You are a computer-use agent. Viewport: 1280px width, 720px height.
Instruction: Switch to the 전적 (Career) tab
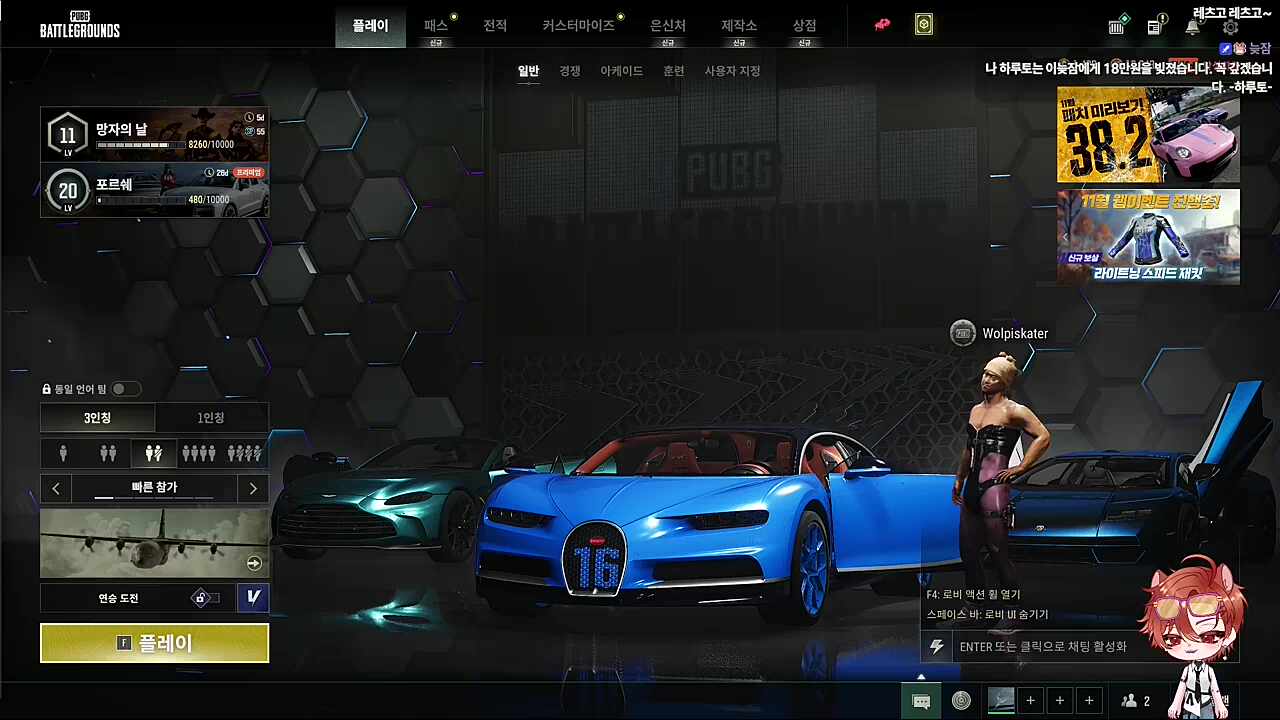coord(495,26)
